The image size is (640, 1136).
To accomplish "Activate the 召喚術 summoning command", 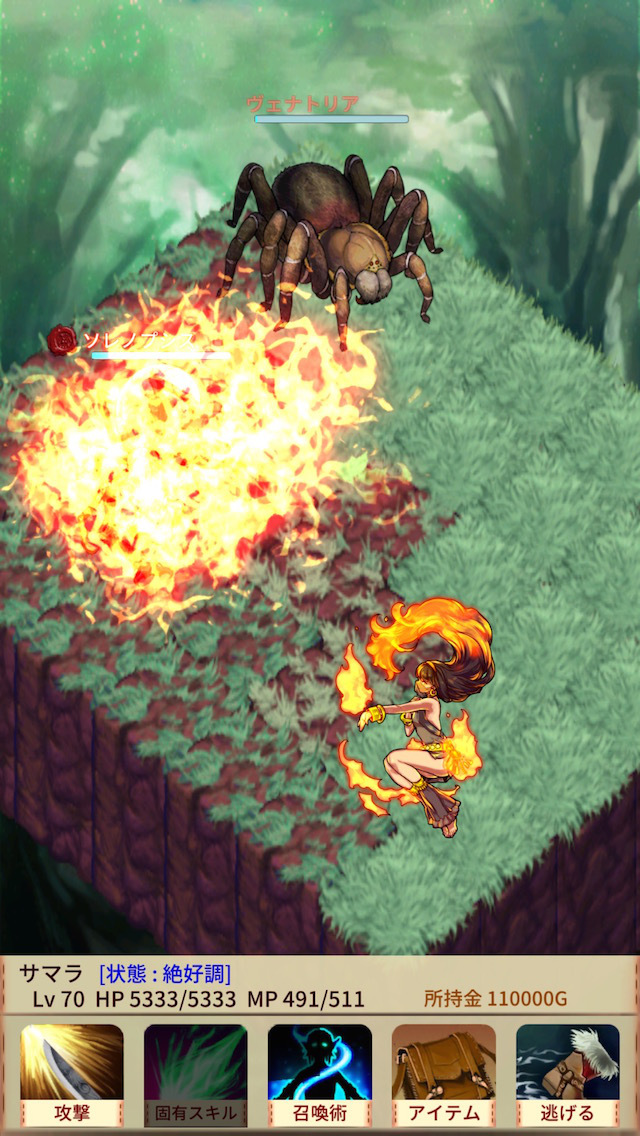I will click(320, 1074).
